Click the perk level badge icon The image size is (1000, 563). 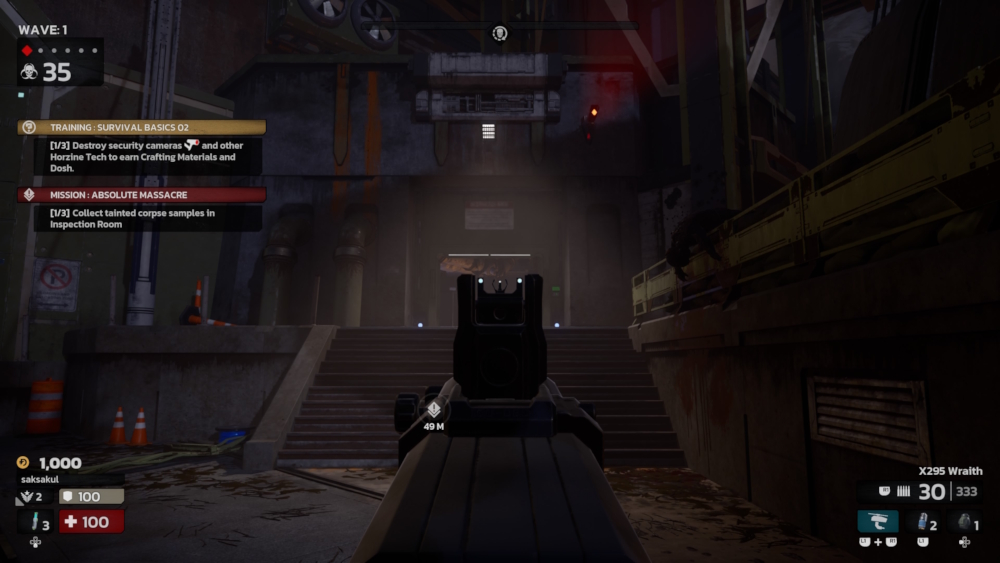[24, 497]
